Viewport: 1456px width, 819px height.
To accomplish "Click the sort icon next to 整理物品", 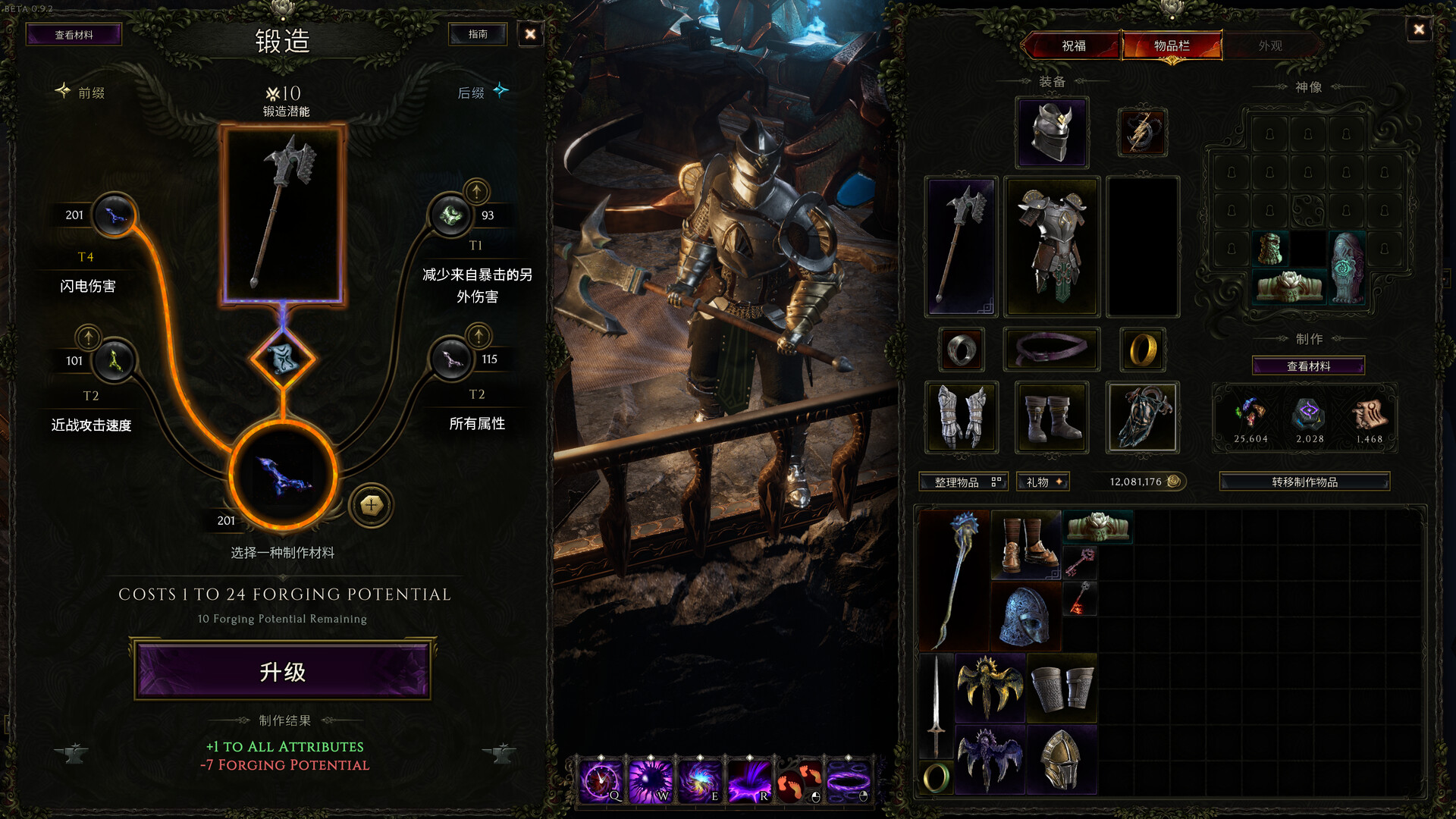I will (998, 482).
